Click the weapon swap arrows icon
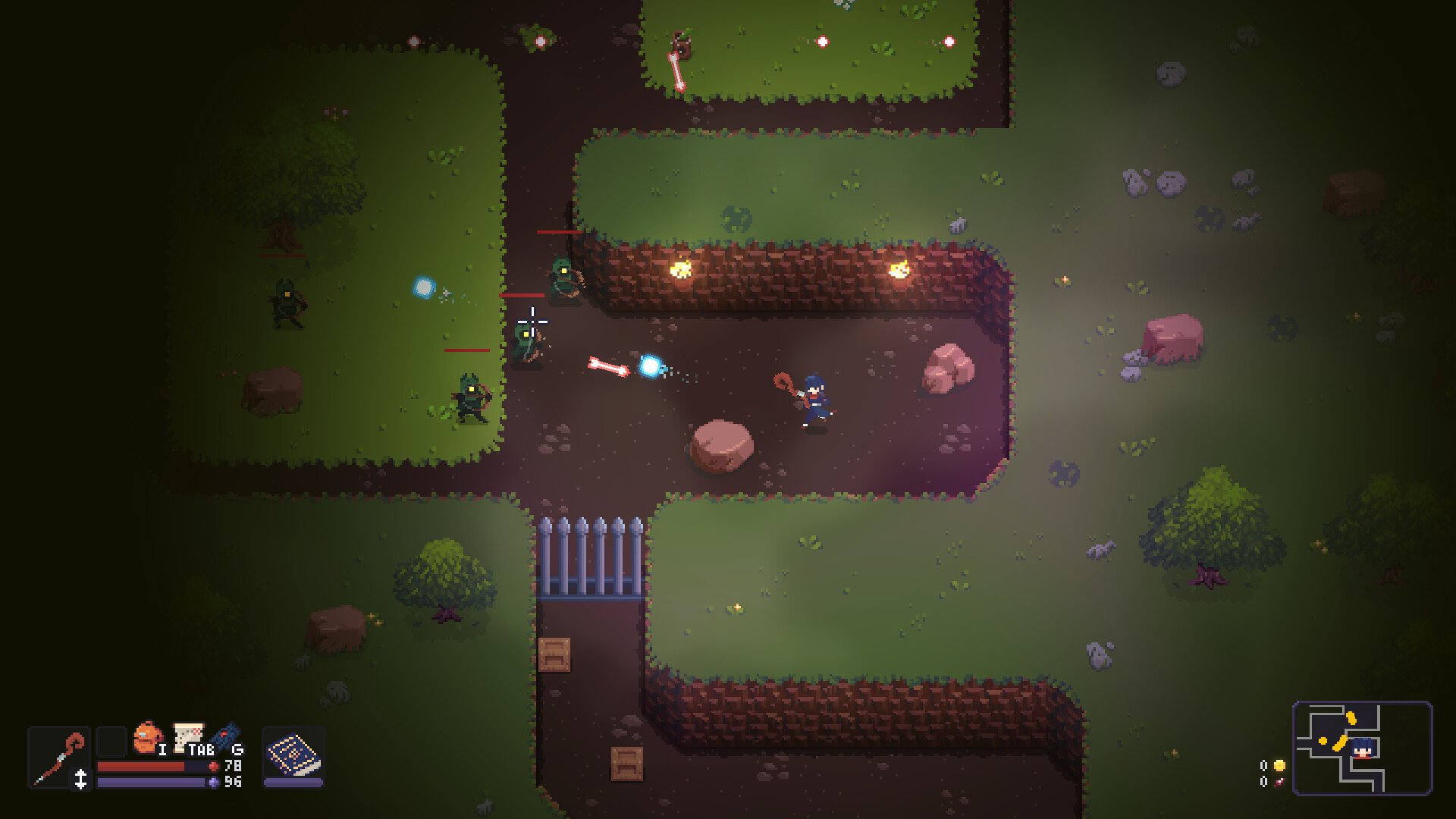This screenshot has width=1456, height=819. [80, 779]
